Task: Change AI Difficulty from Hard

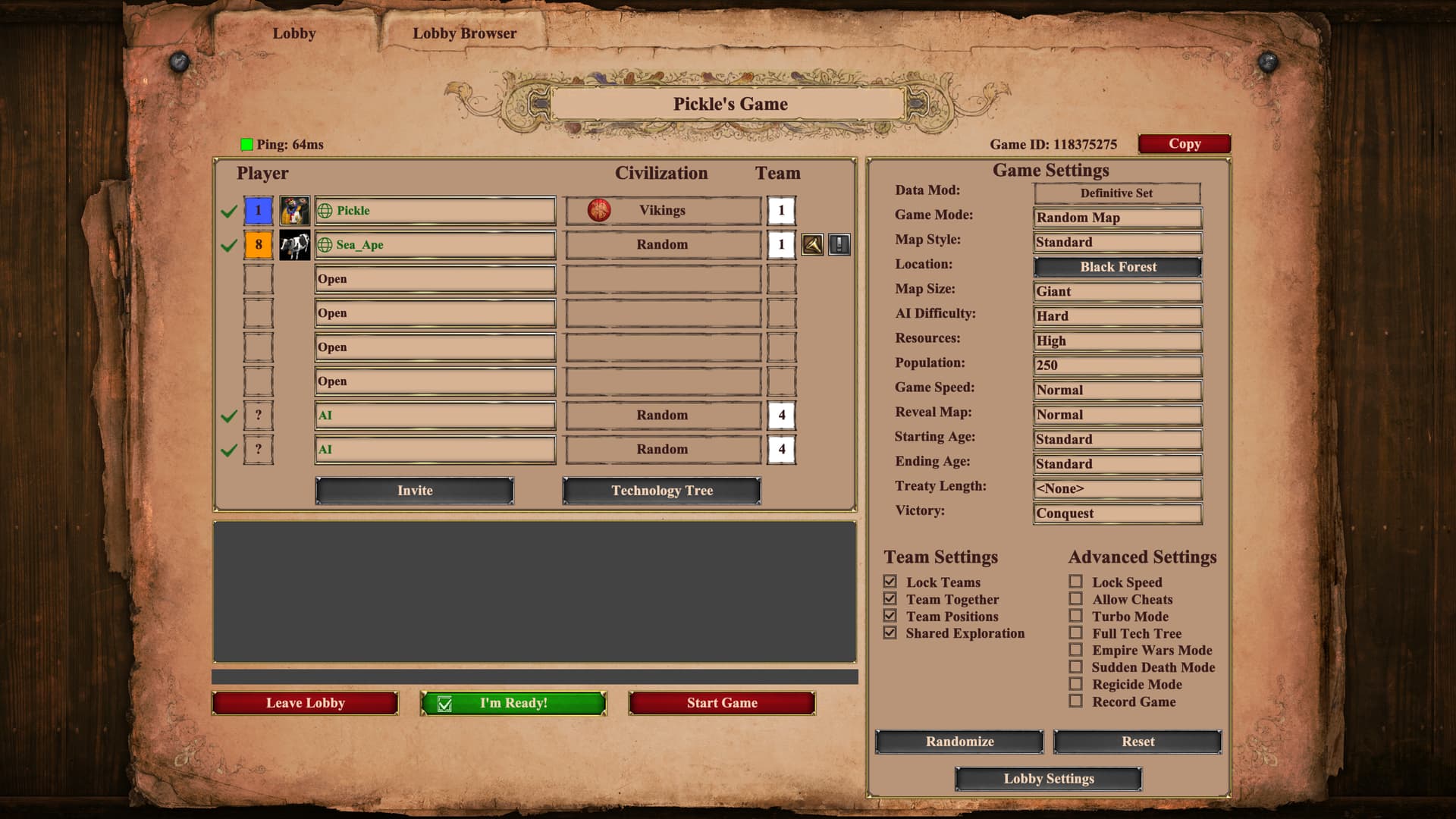Action: click(1118, 316)
